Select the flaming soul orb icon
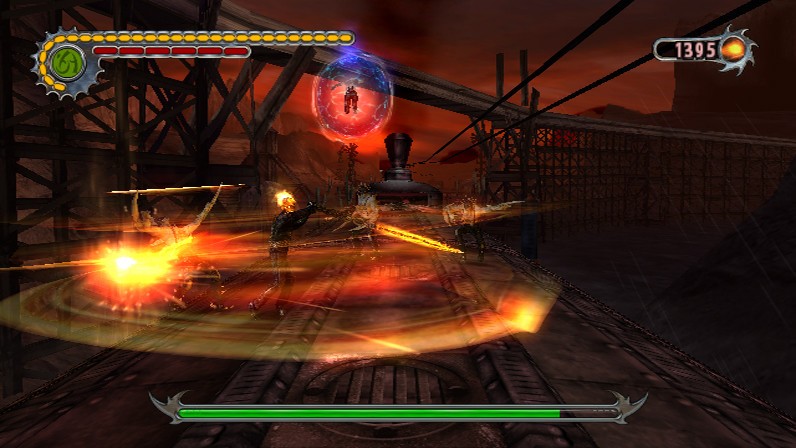This screenshot has width=796, height=448. pyautogui.click(x=733, y=48)
